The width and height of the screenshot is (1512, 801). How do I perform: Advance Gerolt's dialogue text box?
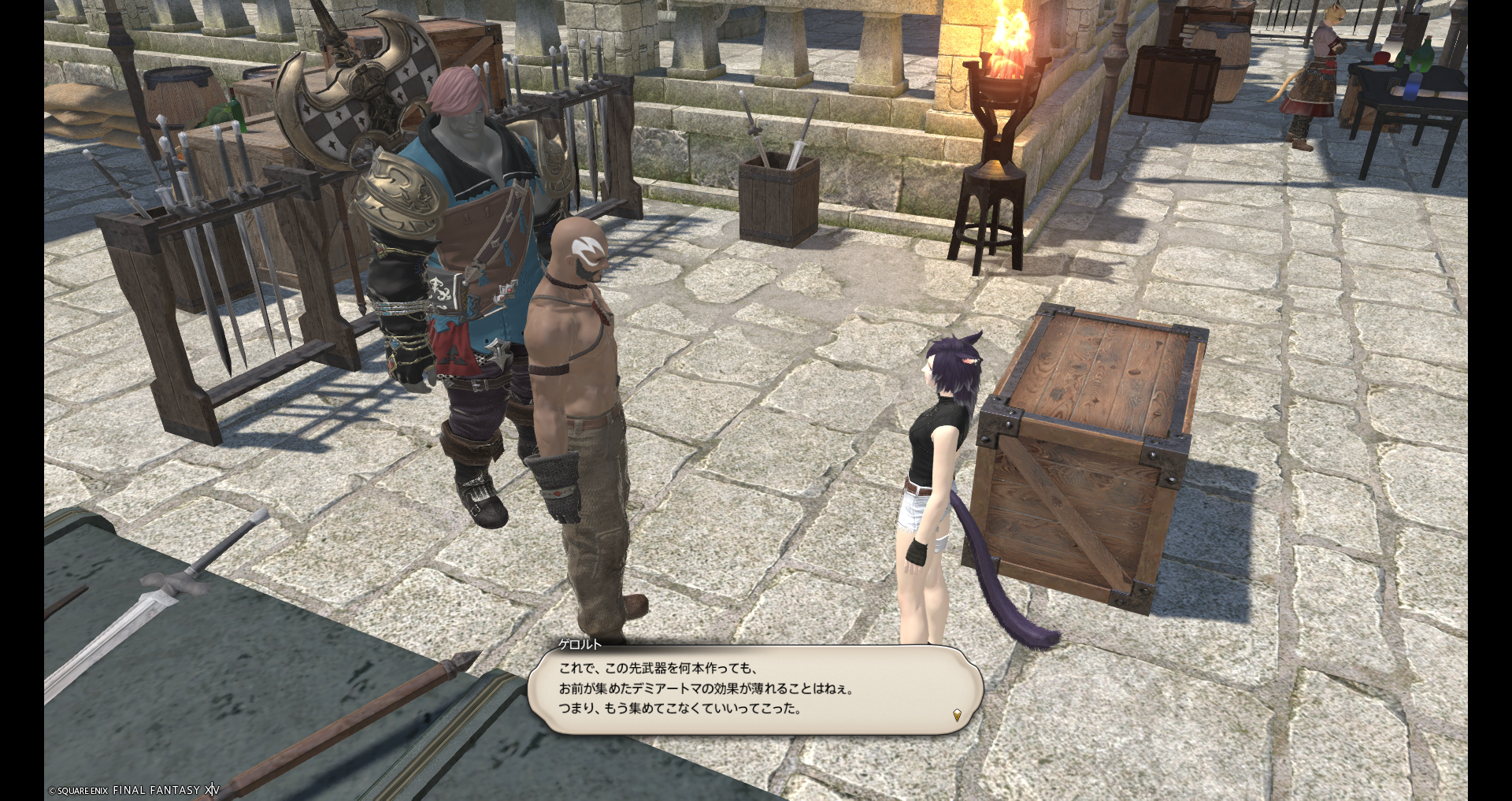(x=754, y=689)
